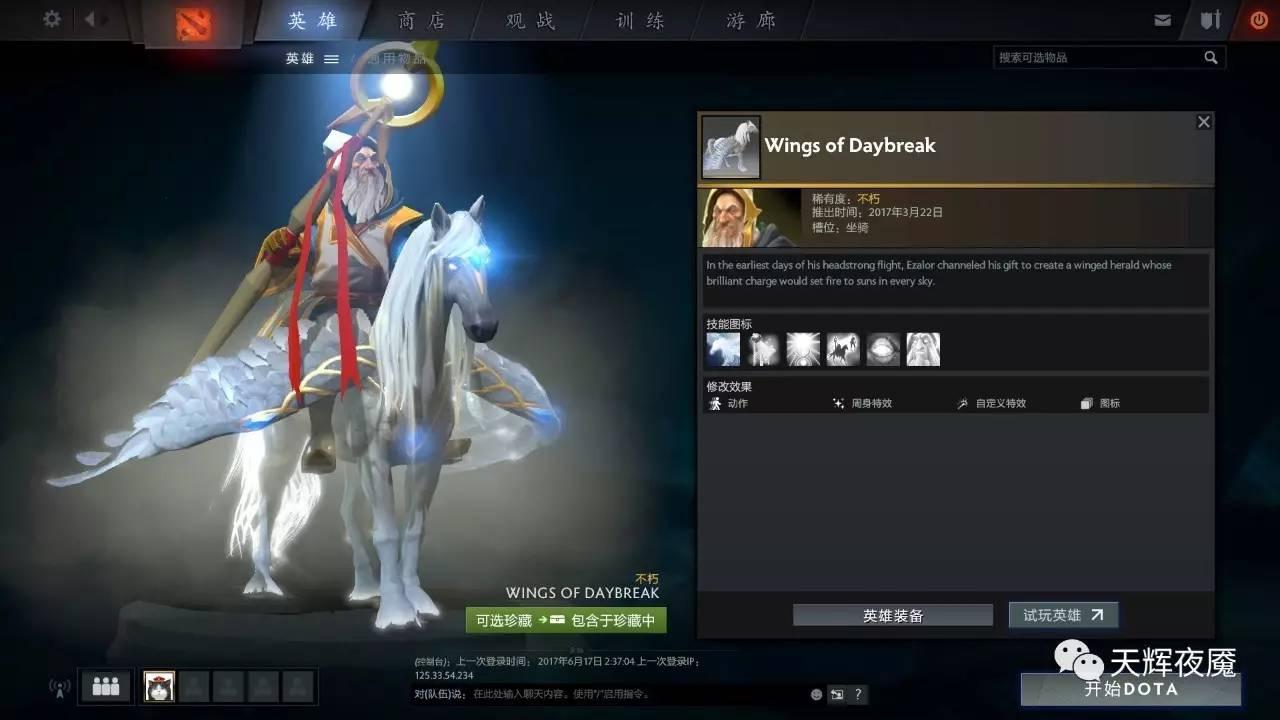1280x720 pixels.
Task: Switch to the 商店 tab
Action: pos(420,20)
